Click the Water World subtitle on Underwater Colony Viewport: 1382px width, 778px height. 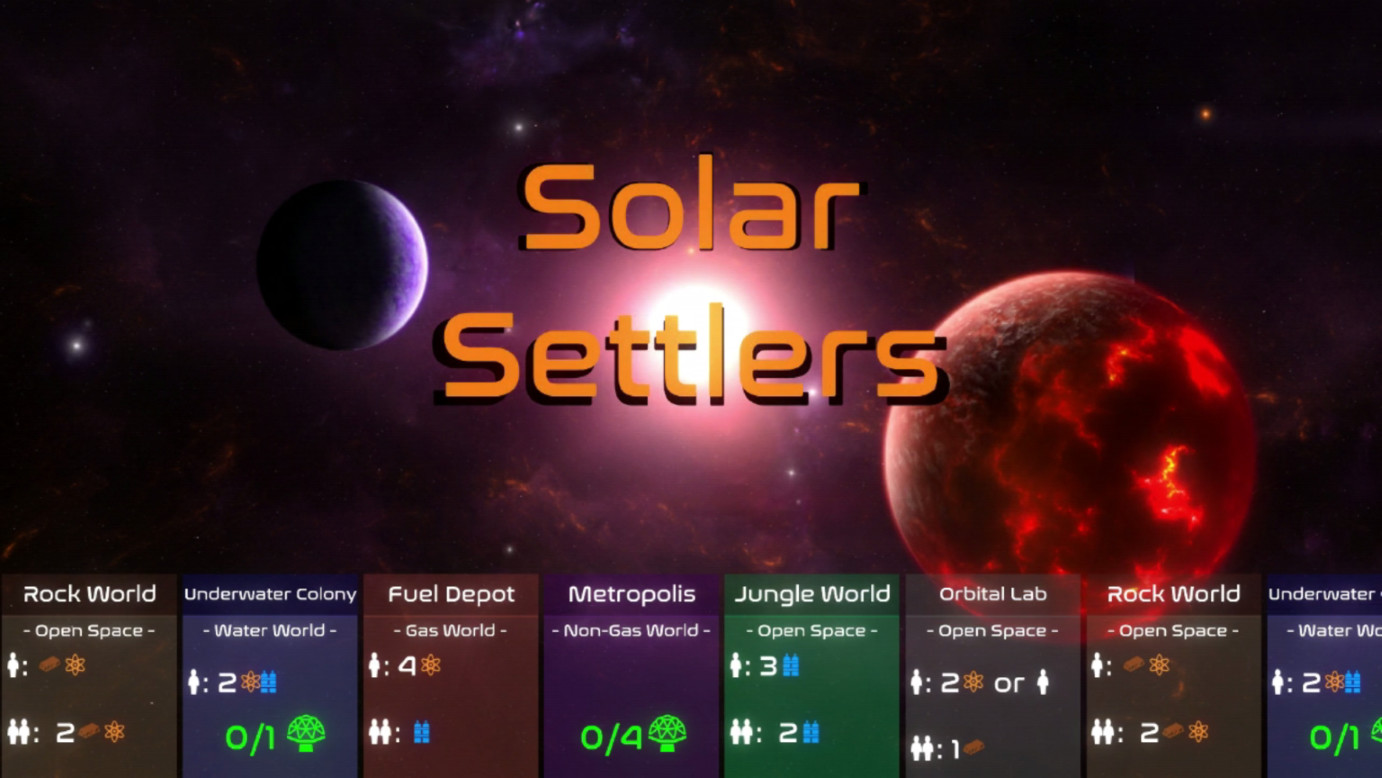tap(268, 630)
